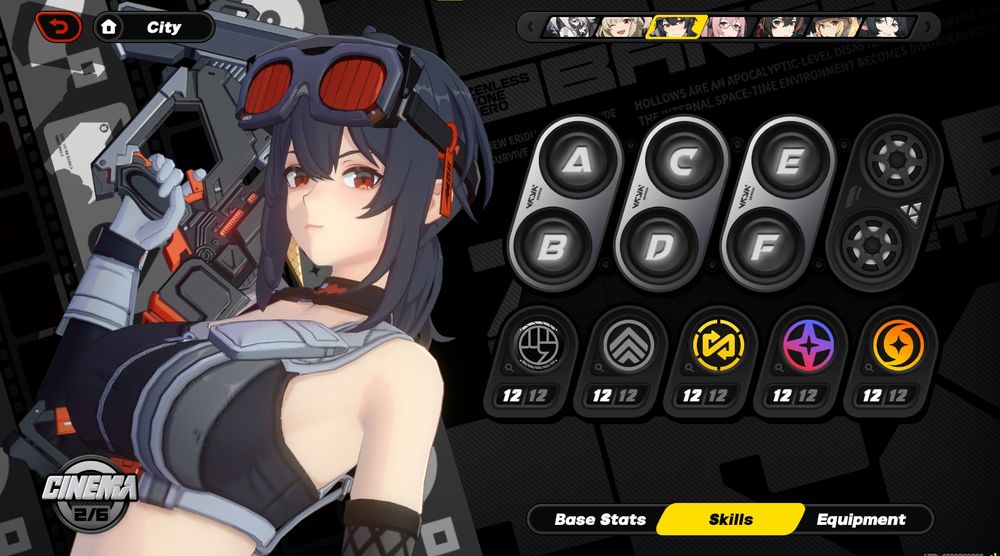Select the Skills tab

730,519
